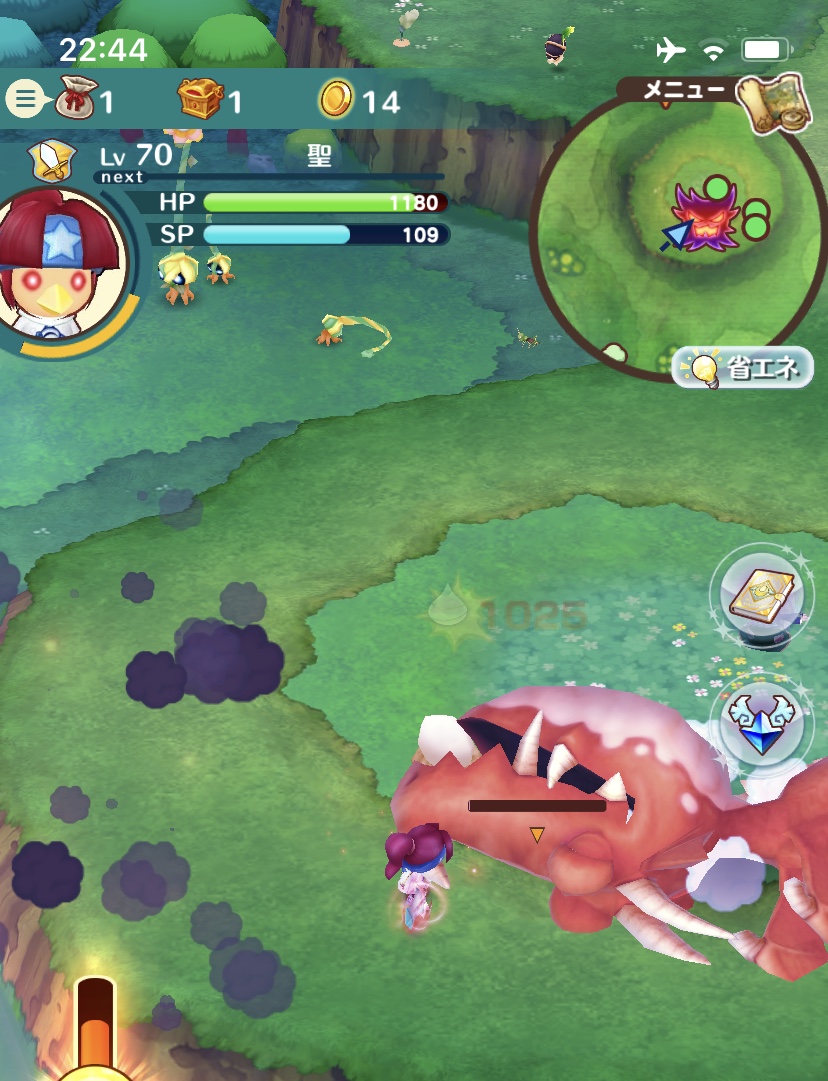This screenshot has height=1081, width=828.
Task: Open the hamburger list menu
Action: [25, 99]
